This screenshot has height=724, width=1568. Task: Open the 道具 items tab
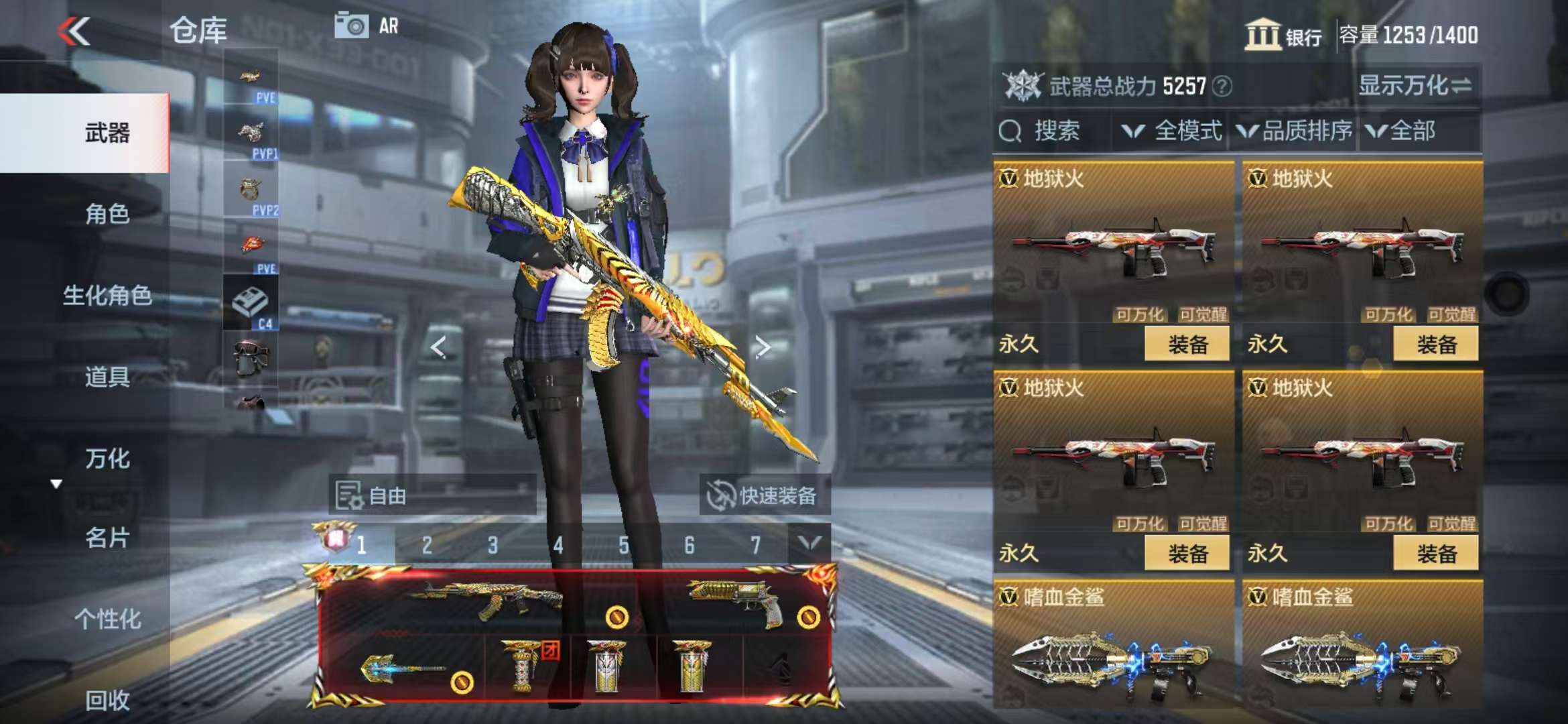(x=107, y=377)
